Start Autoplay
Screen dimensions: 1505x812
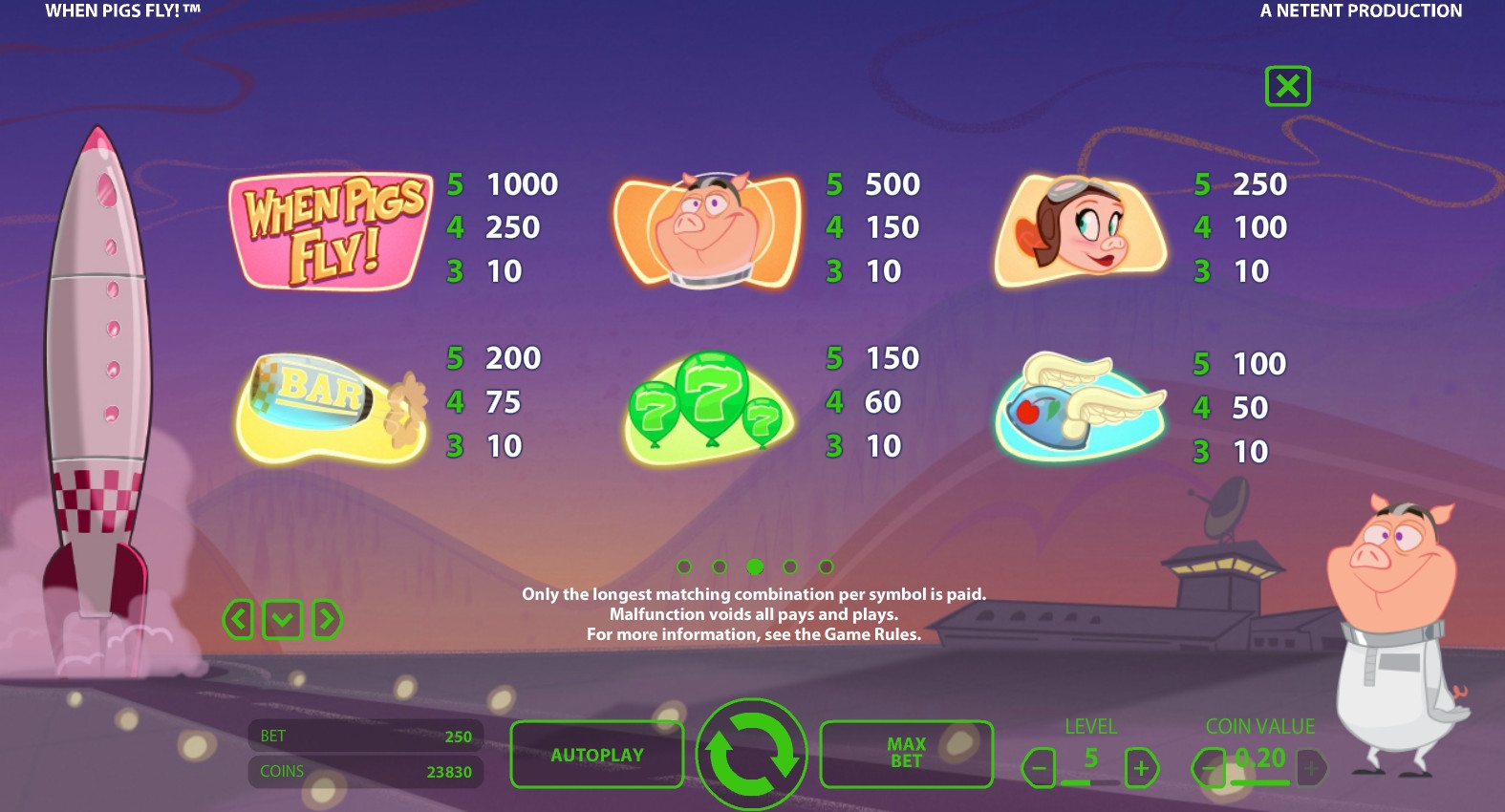[x=596, y=755]
